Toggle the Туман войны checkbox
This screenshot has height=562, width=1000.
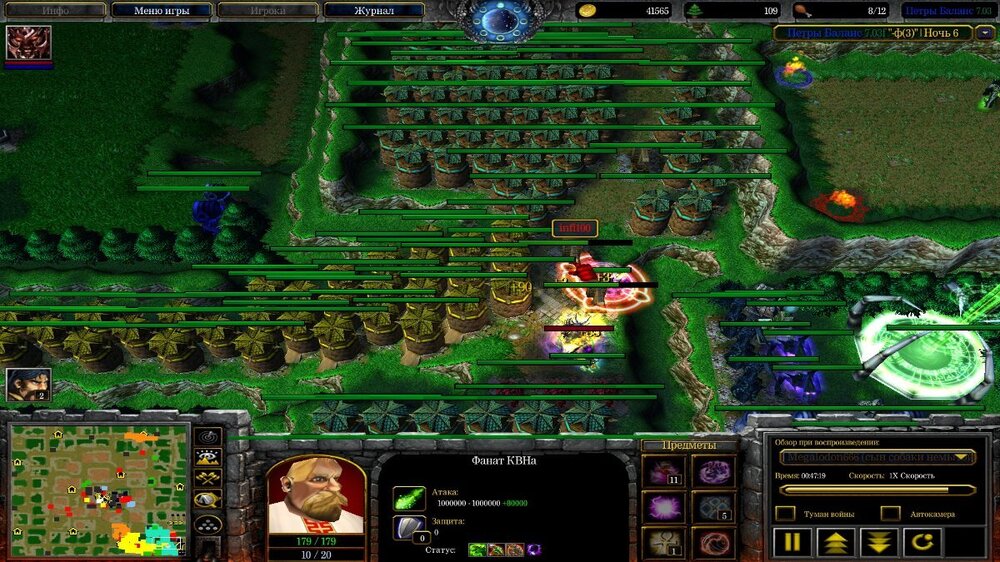786,513
